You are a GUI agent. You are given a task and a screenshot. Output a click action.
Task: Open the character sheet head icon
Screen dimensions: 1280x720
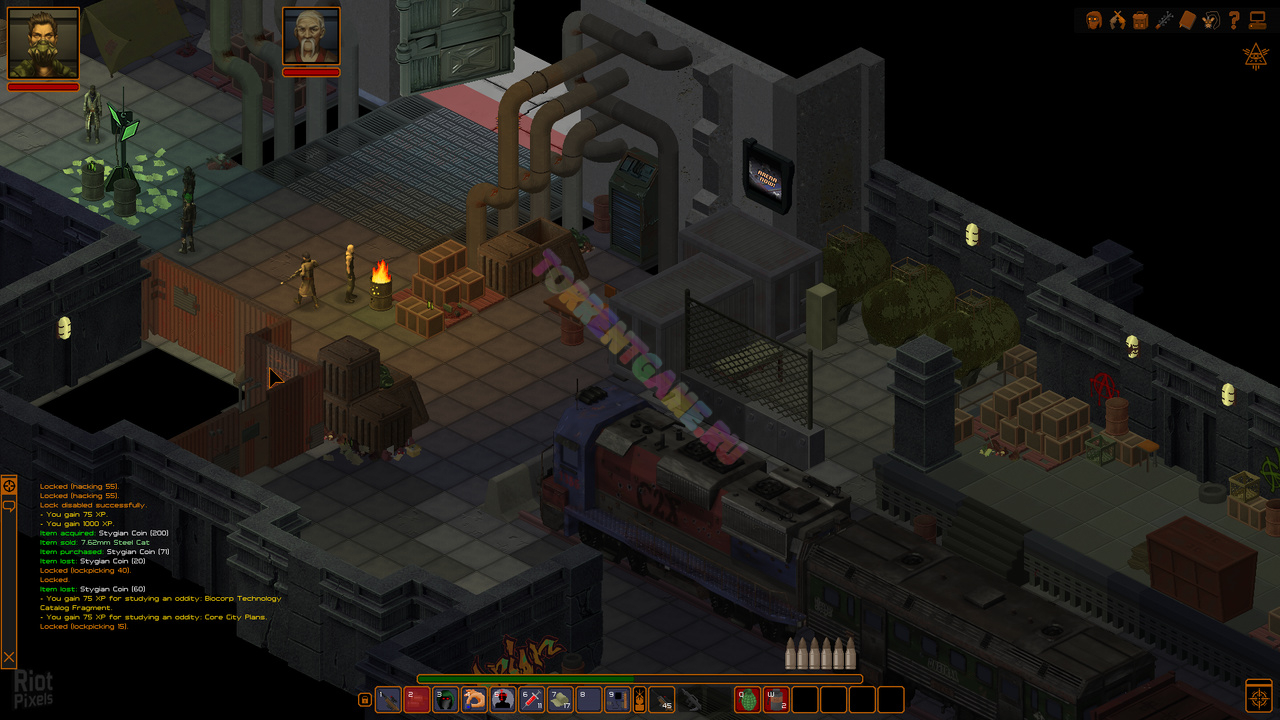point(1094,20)
